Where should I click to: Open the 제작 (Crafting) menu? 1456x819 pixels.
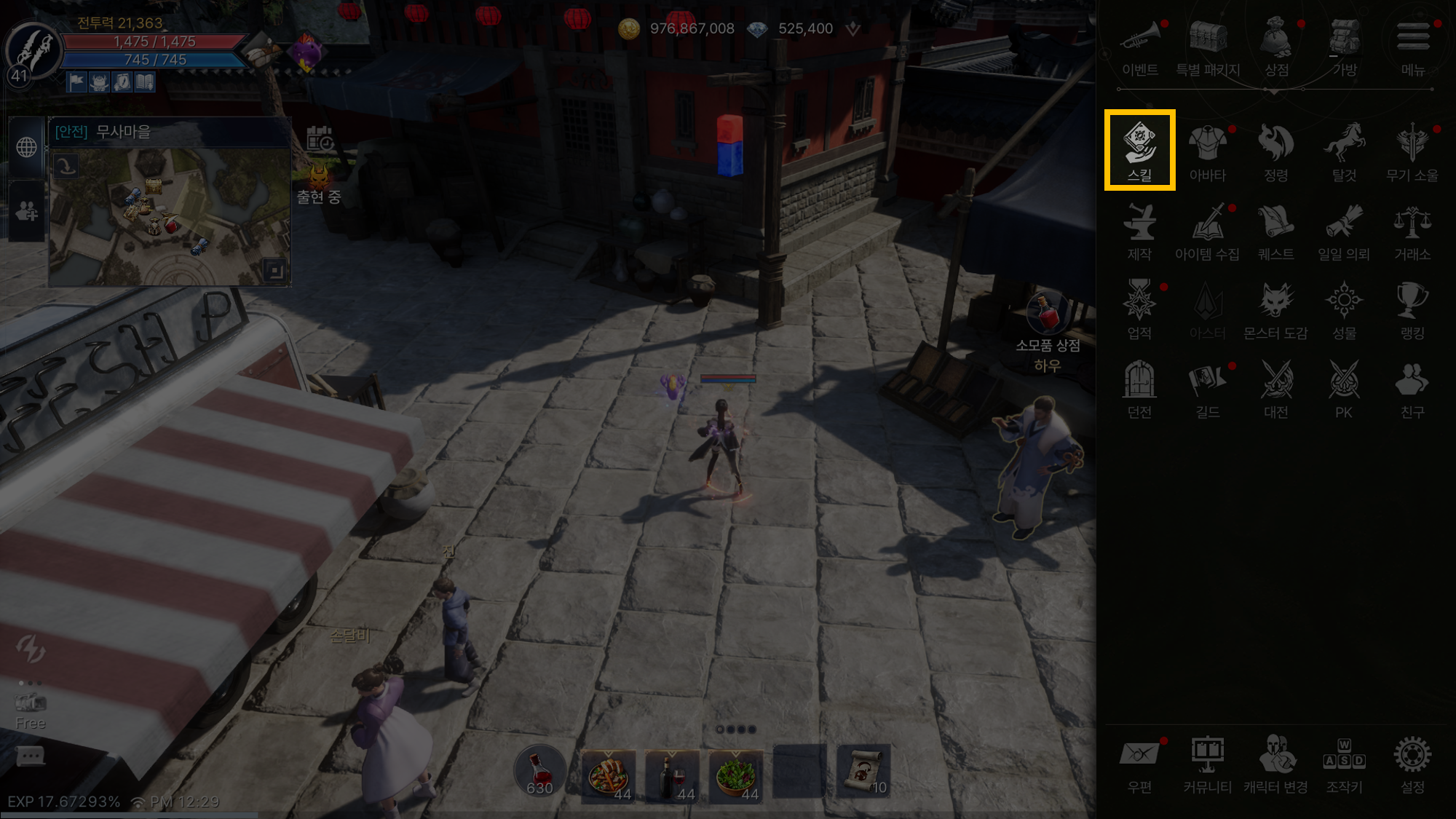click(x=1139, y=231)
